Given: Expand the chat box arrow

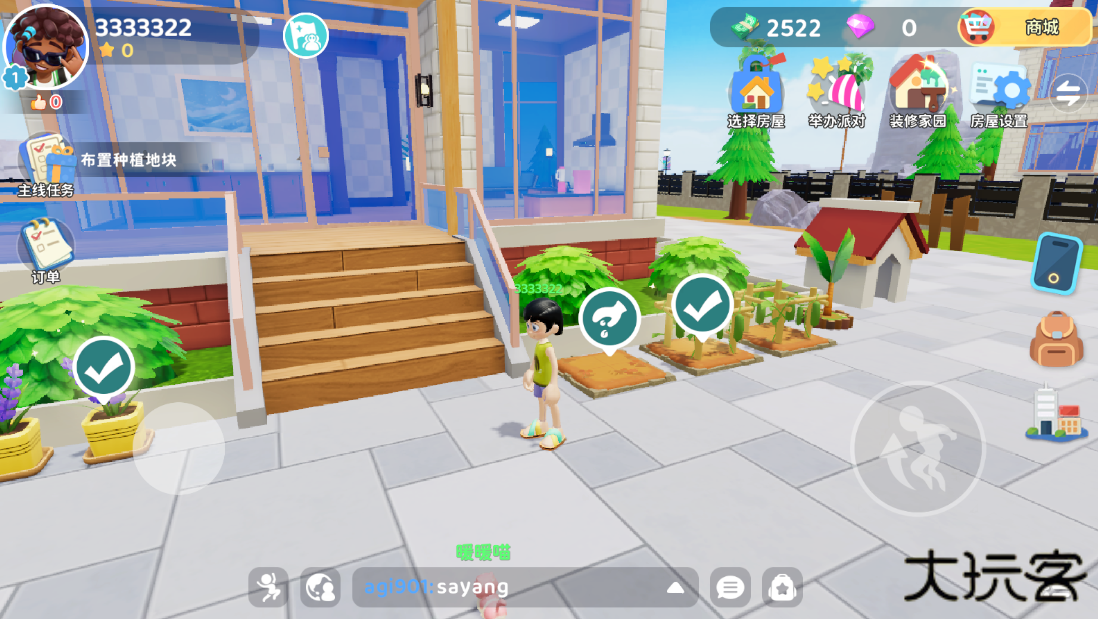Looking at the screenshot, I should (676, 587).
